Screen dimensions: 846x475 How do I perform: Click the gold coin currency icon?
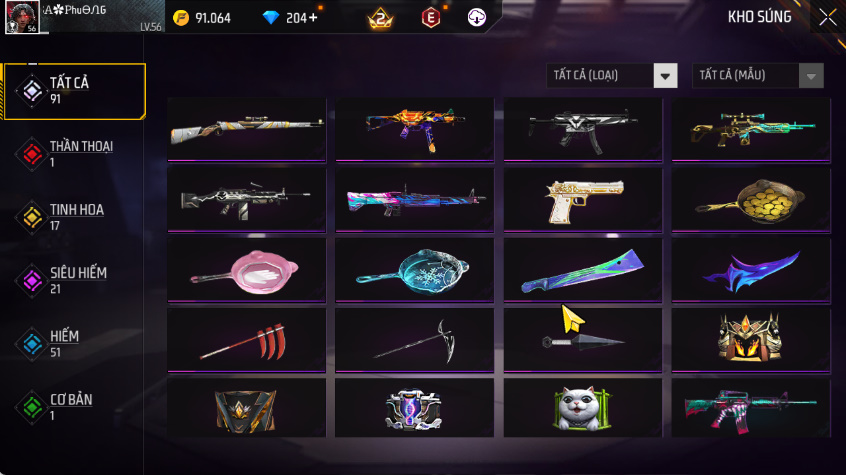click(x=181, y=18)
